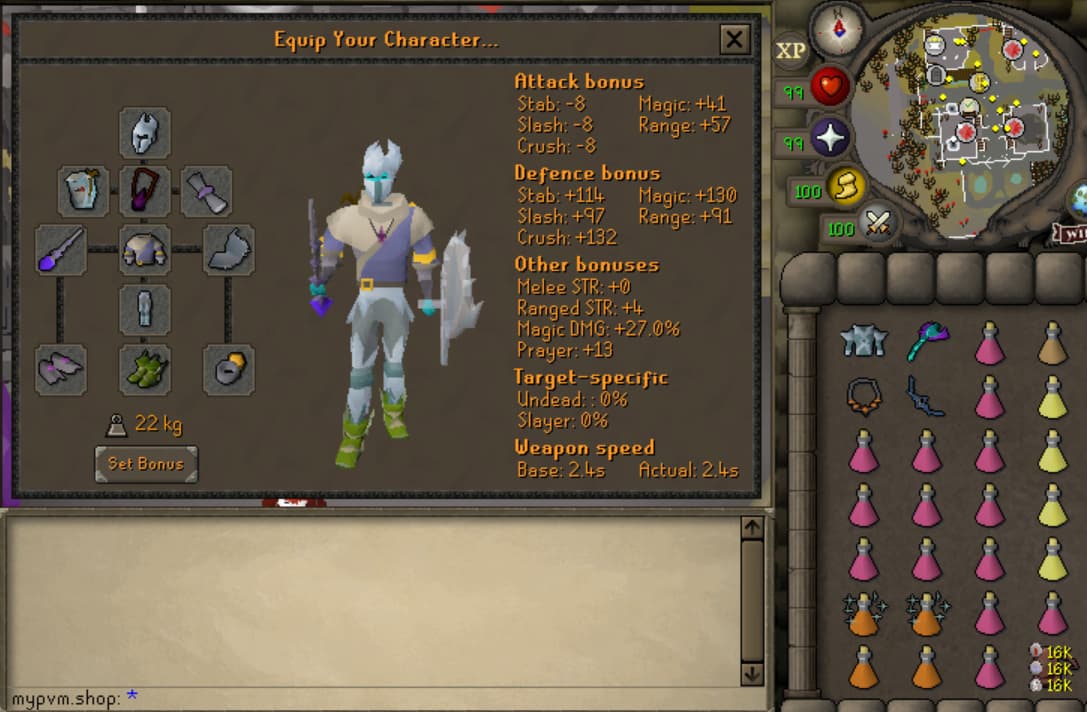Toggle the XP counter button
1087x712 pixels.
791,51
